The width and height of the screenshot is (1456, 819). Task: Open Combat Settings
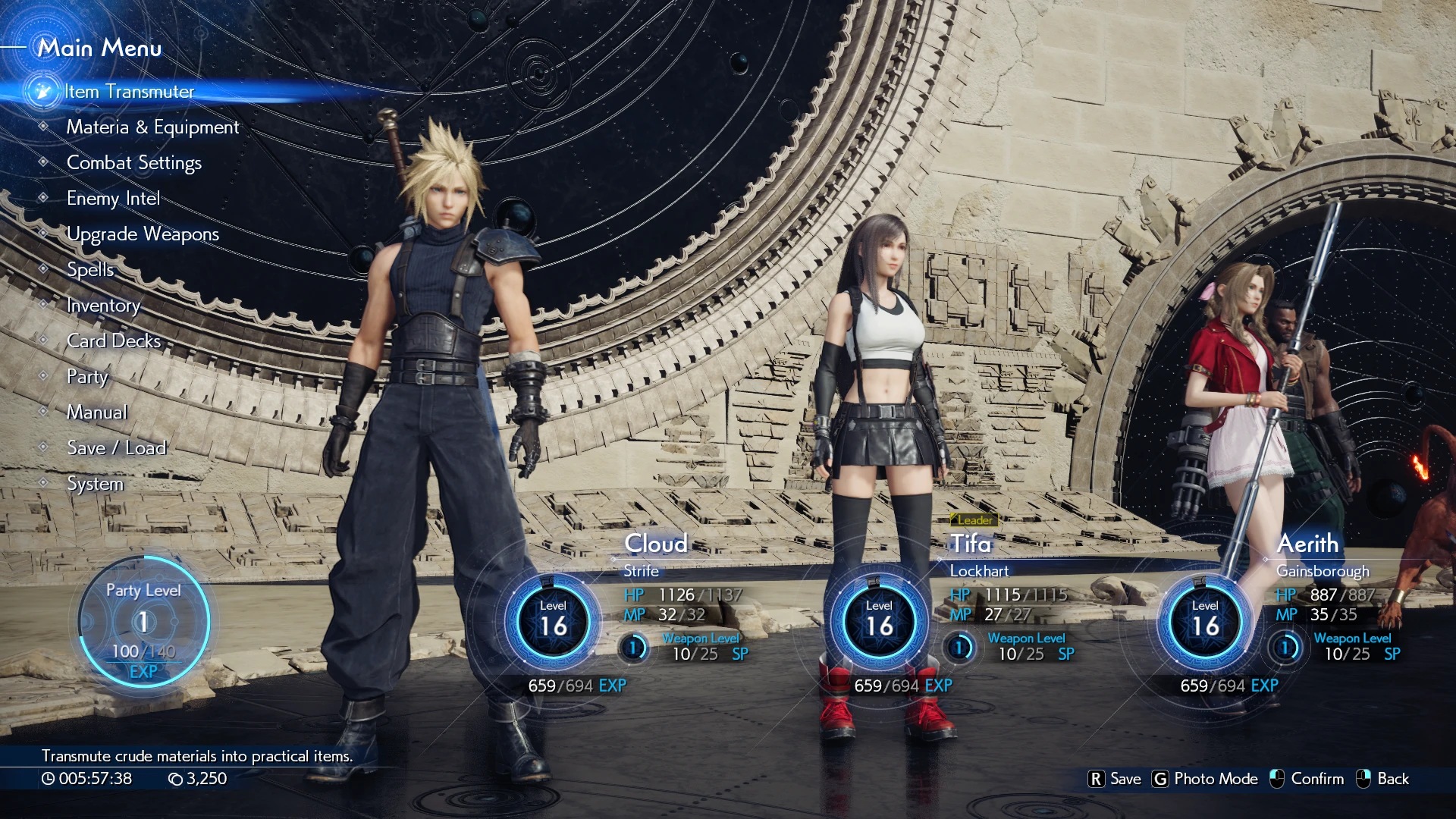pyautogui.click(x=134, y=163)
